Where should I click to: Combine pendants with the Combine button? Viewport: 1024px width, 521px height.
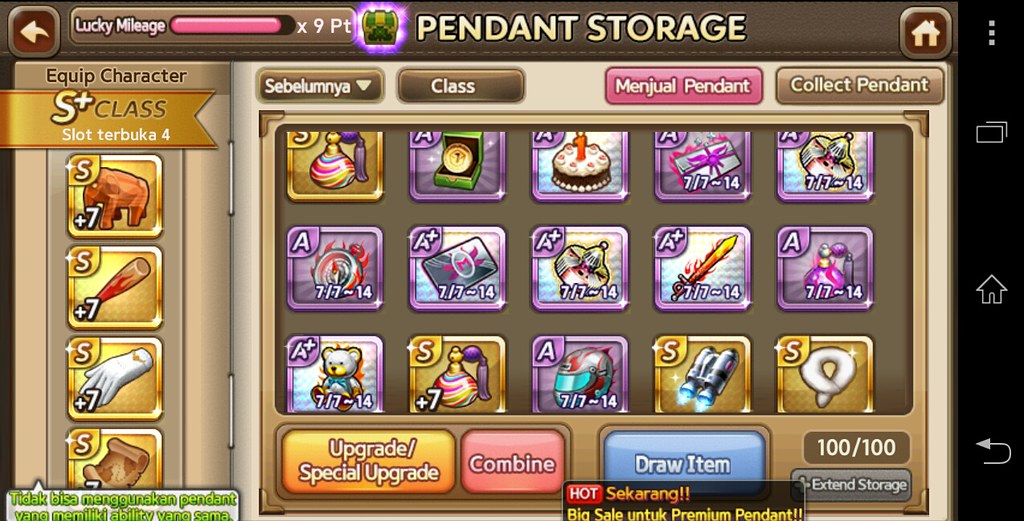512,464
